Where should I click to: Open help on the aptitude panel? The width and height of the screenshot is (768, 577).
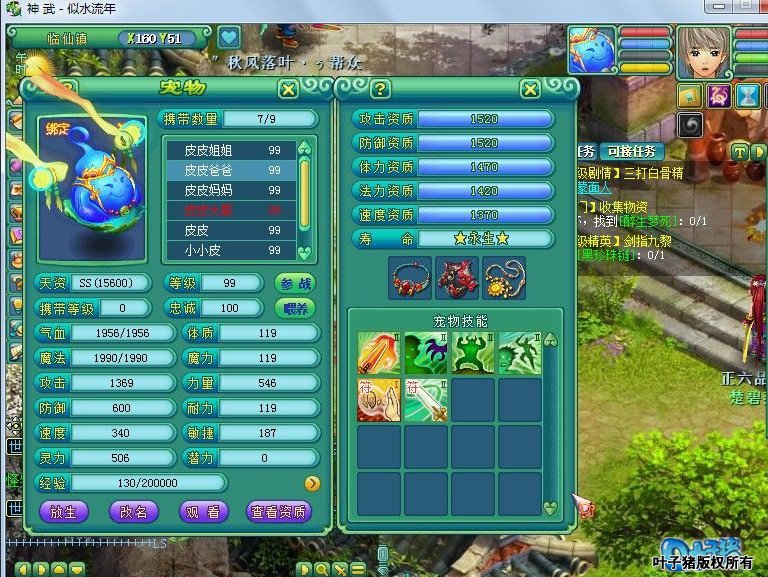[x=380, y=89]
